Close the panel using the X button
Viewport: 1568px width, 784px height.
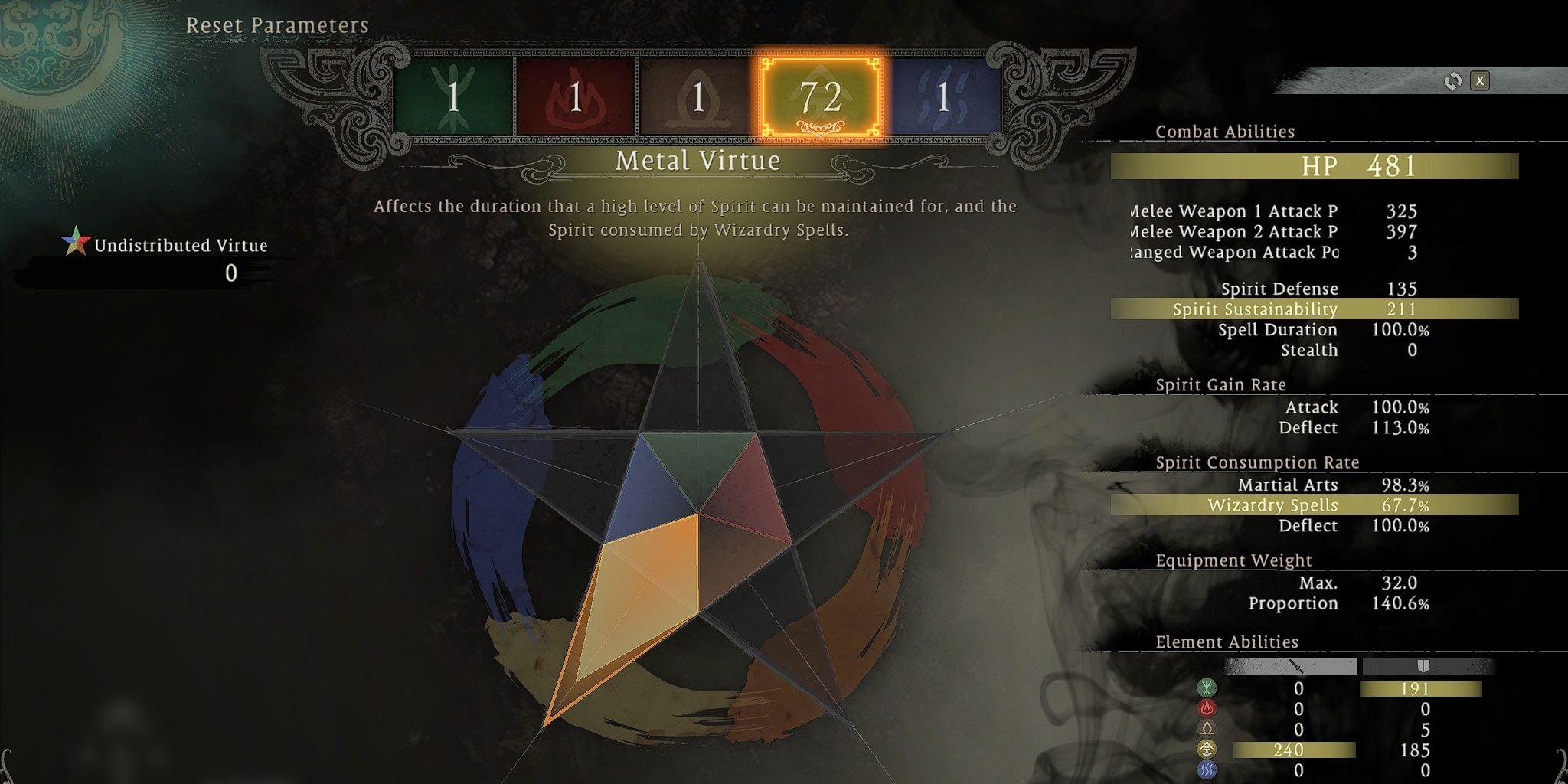click(x=1481, y=81)
